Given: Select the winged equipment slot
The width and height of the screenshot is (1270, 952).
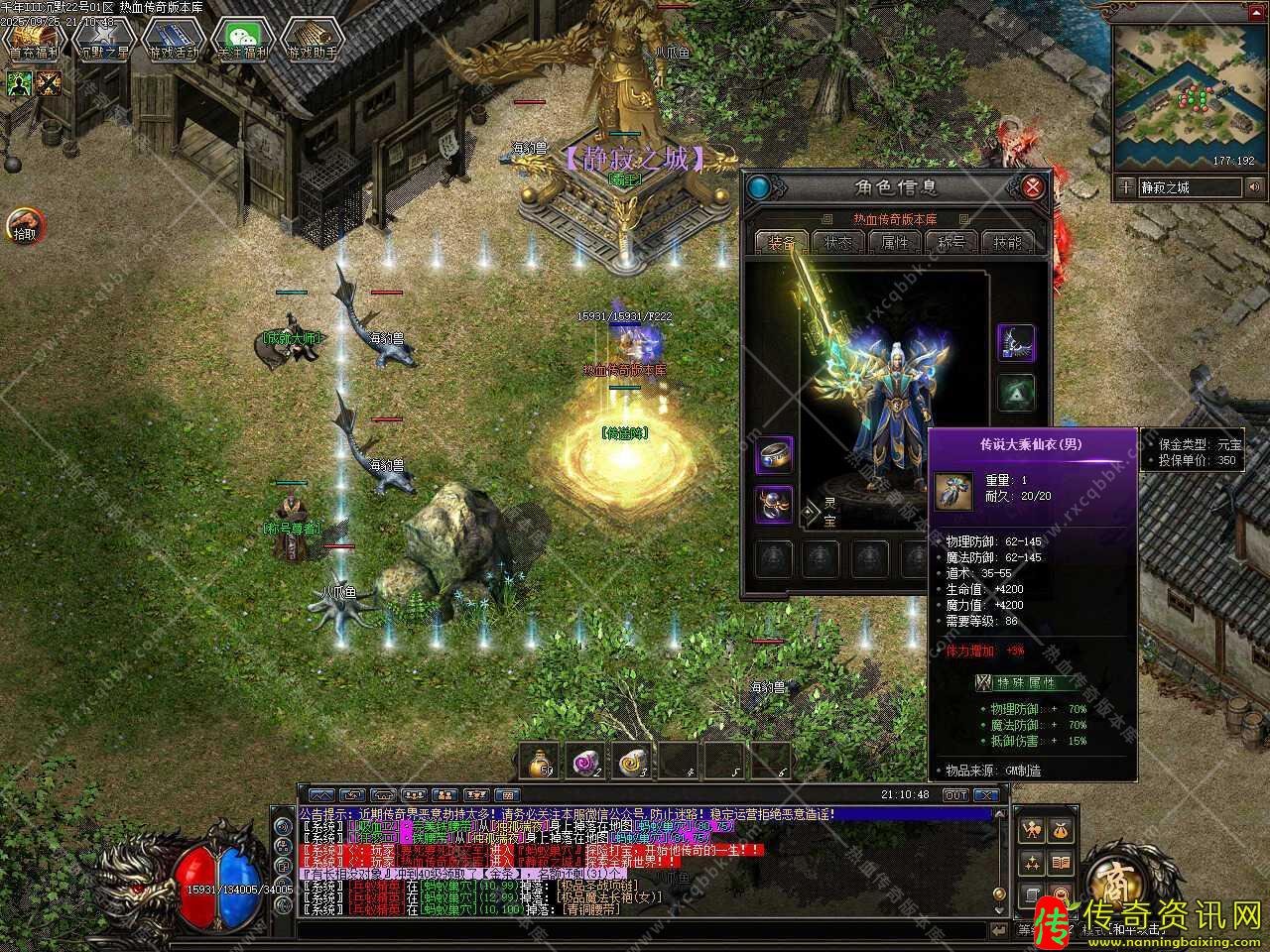Looking at the screenshot, I should coord(1015,342).
